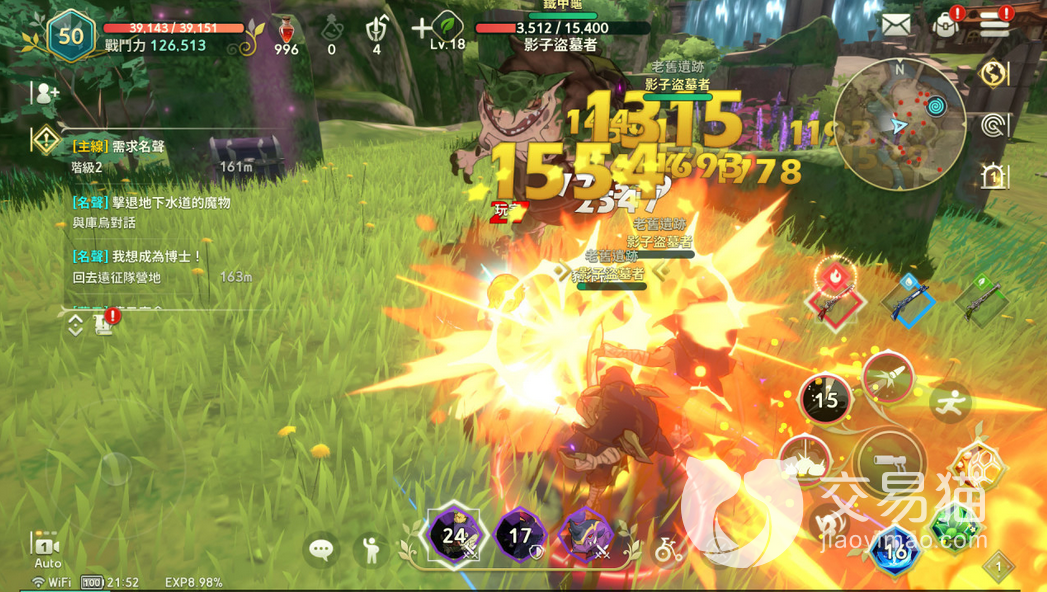Open the add-friend party icon
This screenshot has height=592, width=1047.
[x=45, y=94]
